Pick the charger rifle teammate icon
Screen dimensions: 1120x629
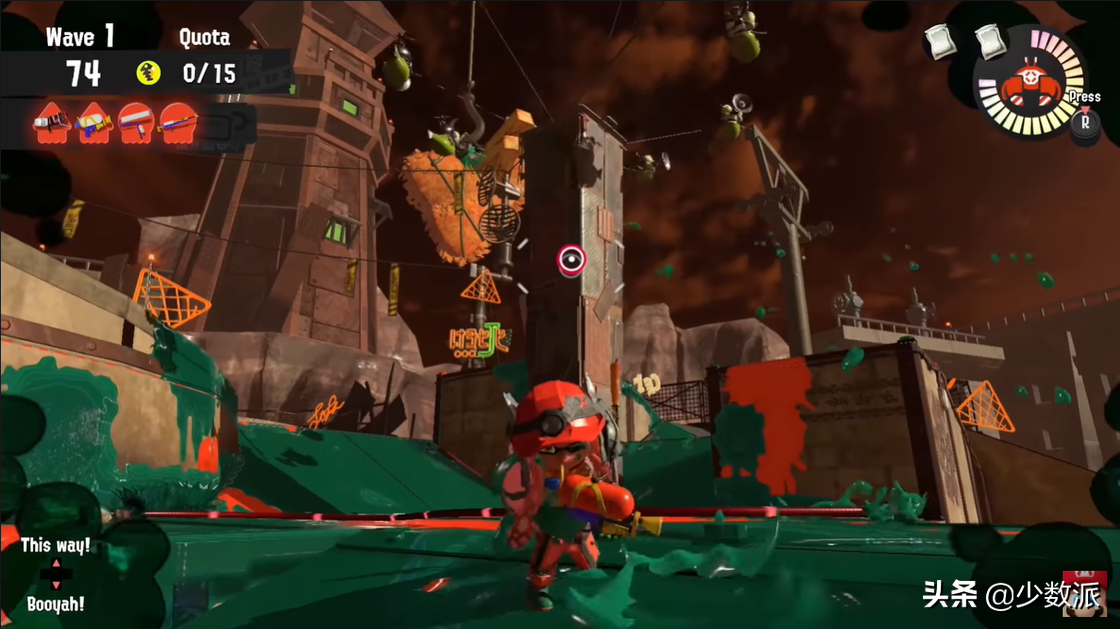click(x=179, y=123)
